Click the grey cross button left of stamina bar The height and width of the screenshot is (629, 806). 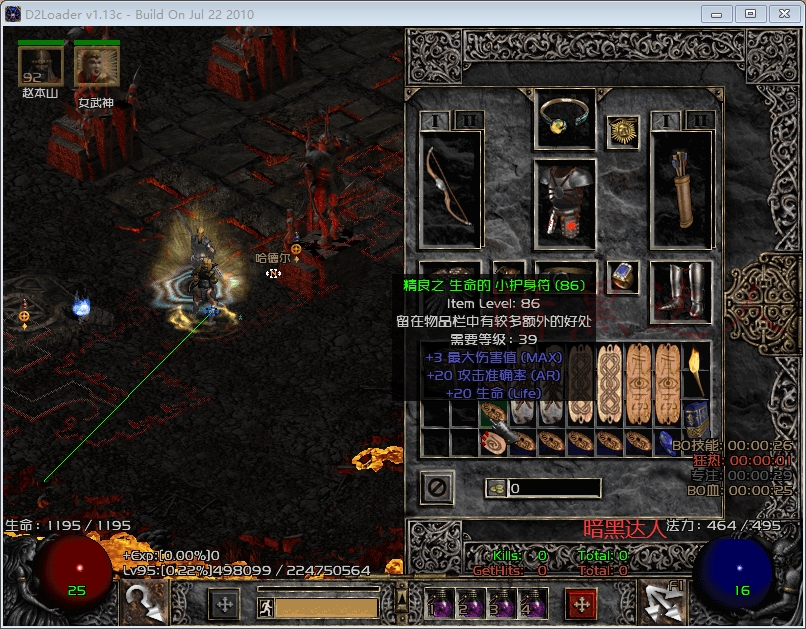tap(224, 604)
